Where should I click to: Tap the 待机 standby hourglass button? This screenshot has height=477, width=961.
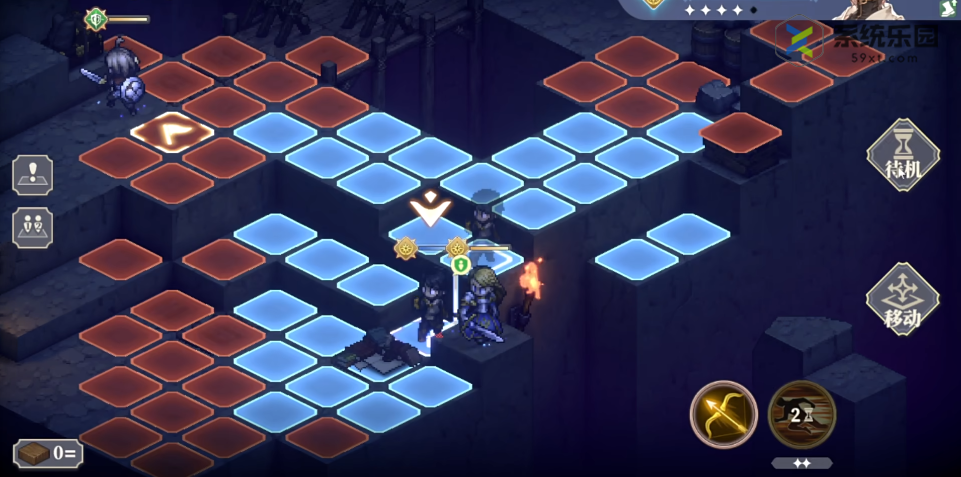[x=903, y=155]
